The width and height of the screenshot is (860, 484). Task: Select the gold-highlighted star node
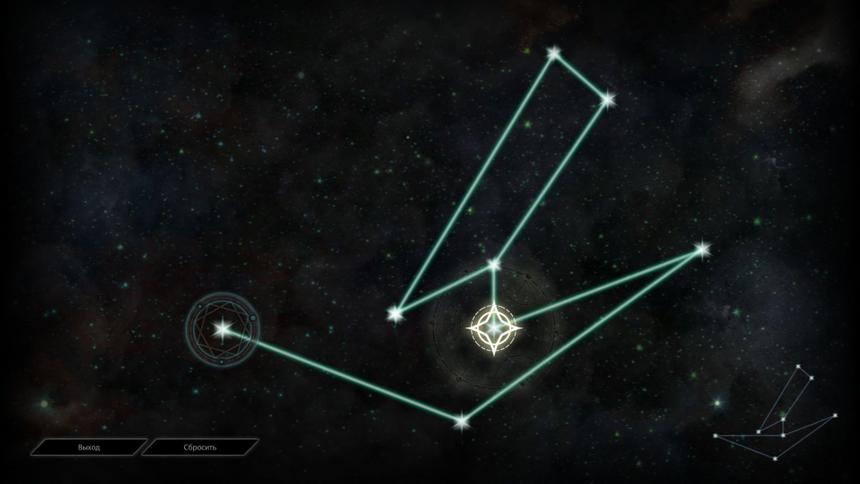click(x=494, y=327)
